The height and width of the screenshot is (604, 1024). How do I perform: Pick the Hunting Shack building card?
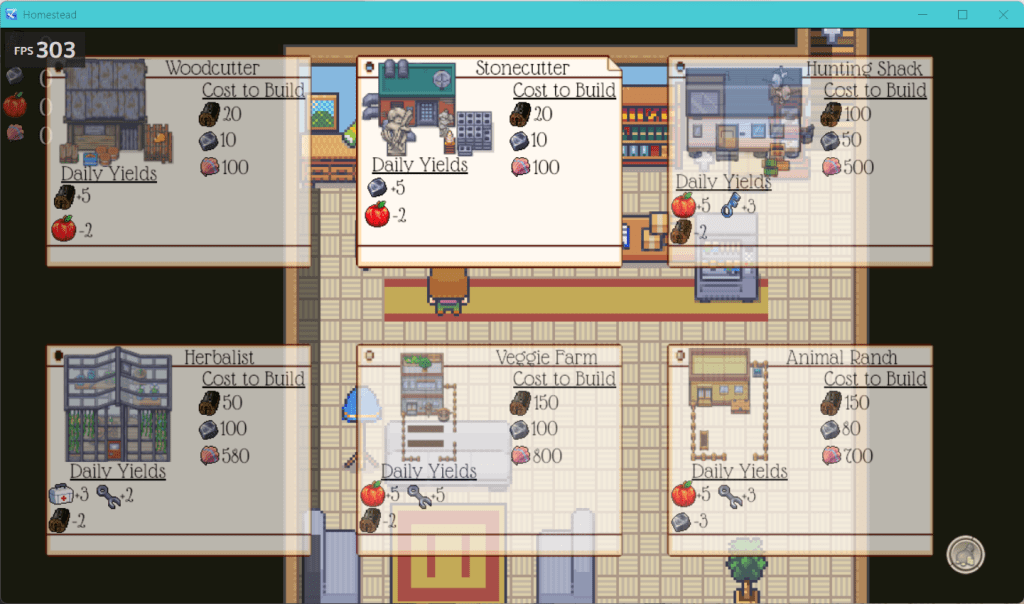800,161
